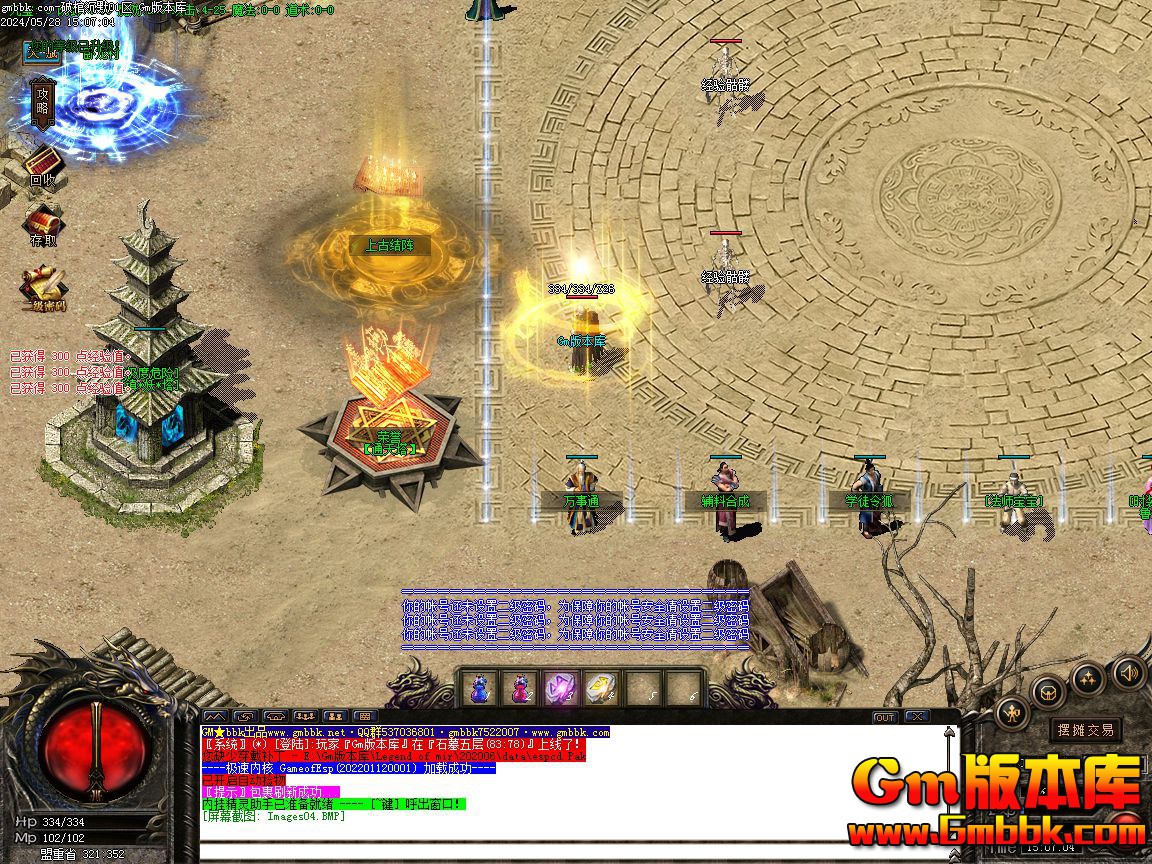The height and width of the screenshot is (864, 1152).
Task: Use the blue potion in hotbar slot 1
Action: pos(480,688)
